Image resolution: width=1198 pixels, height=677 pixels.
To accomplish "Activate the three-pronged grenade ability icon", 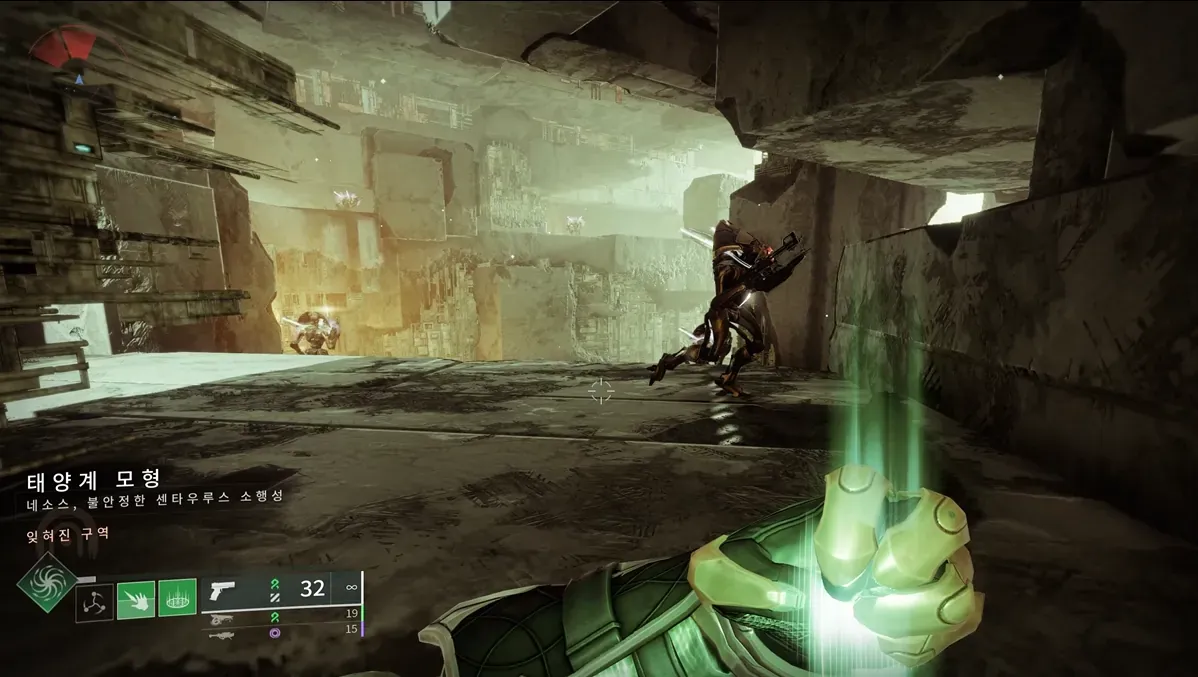I will (x=94, y=602).
